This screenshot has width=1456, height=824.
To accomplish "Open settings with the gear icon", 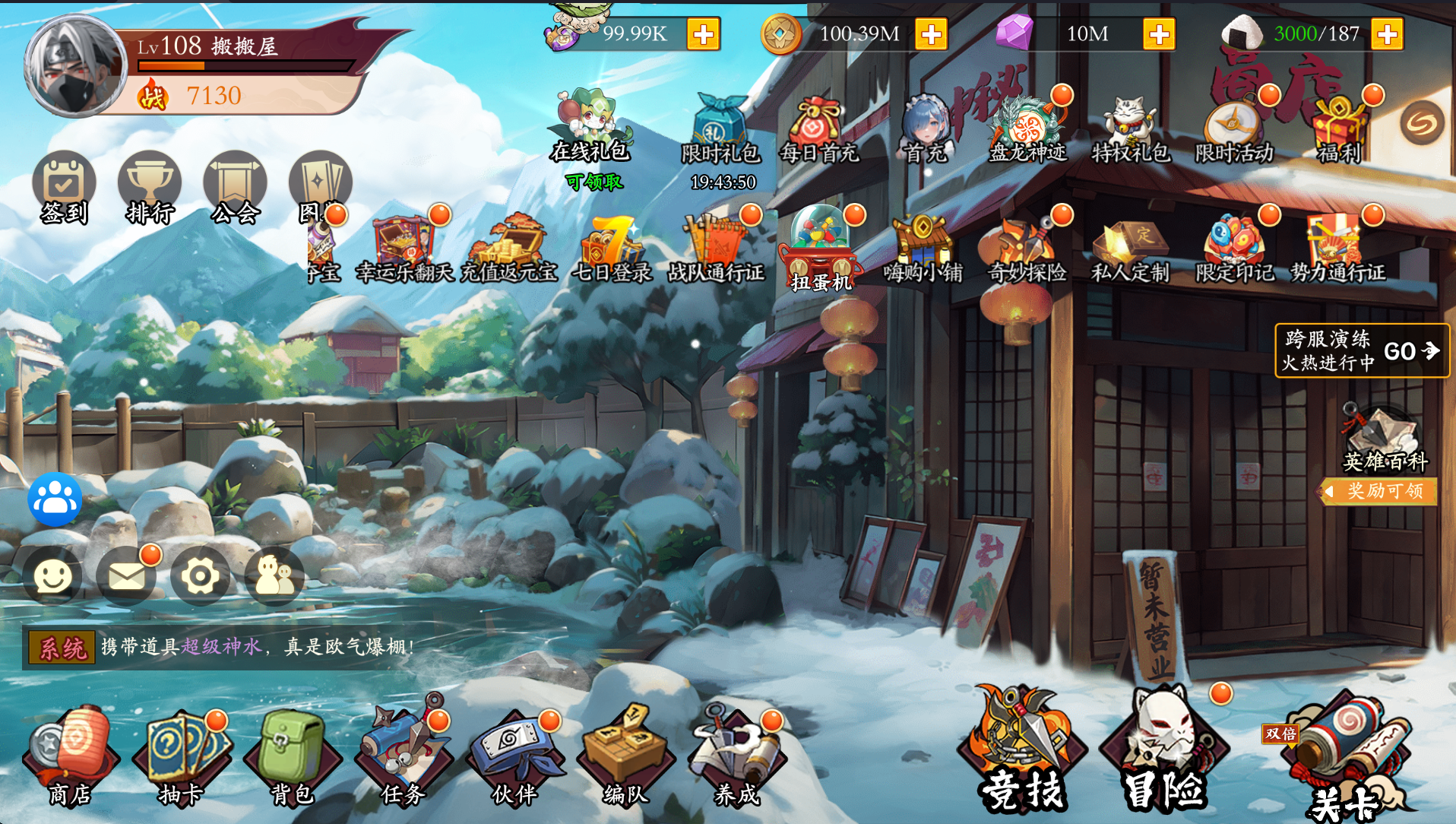I will pyautogui.click(x=200, y=576).
